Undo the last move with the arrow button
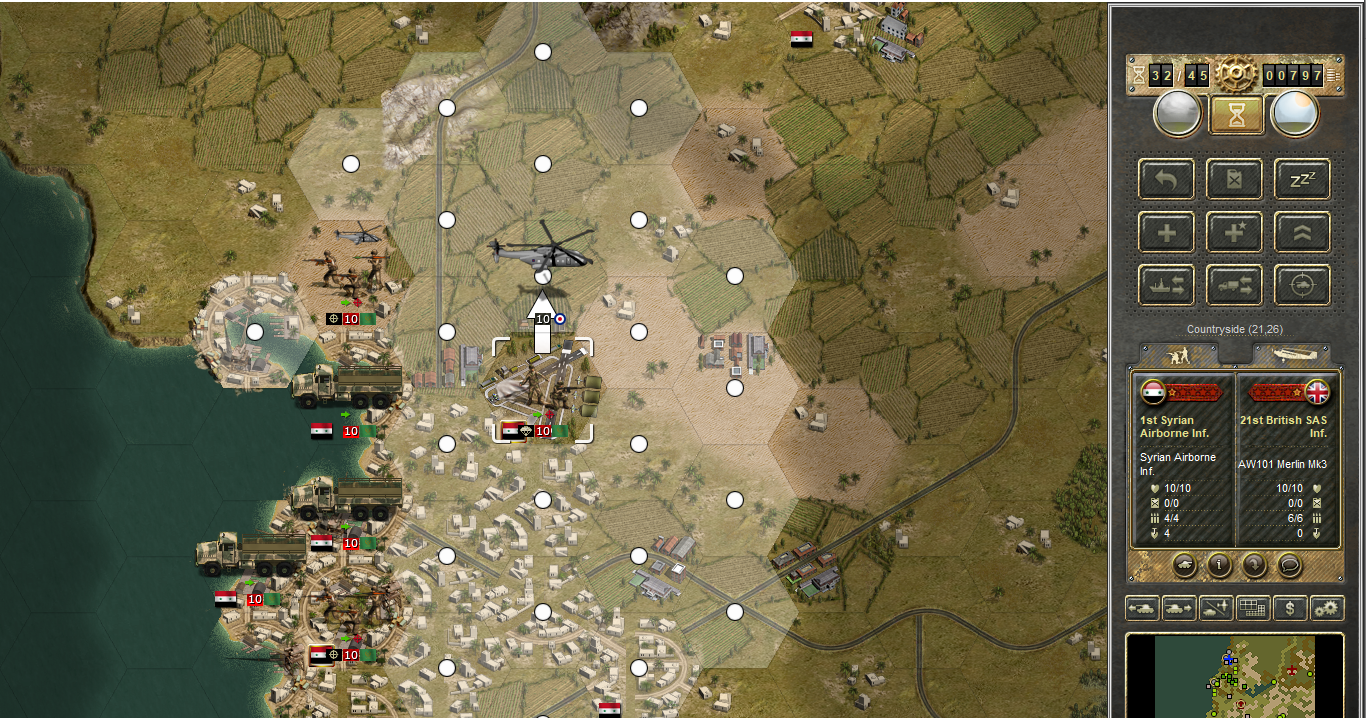 (x=1166, y=180)
